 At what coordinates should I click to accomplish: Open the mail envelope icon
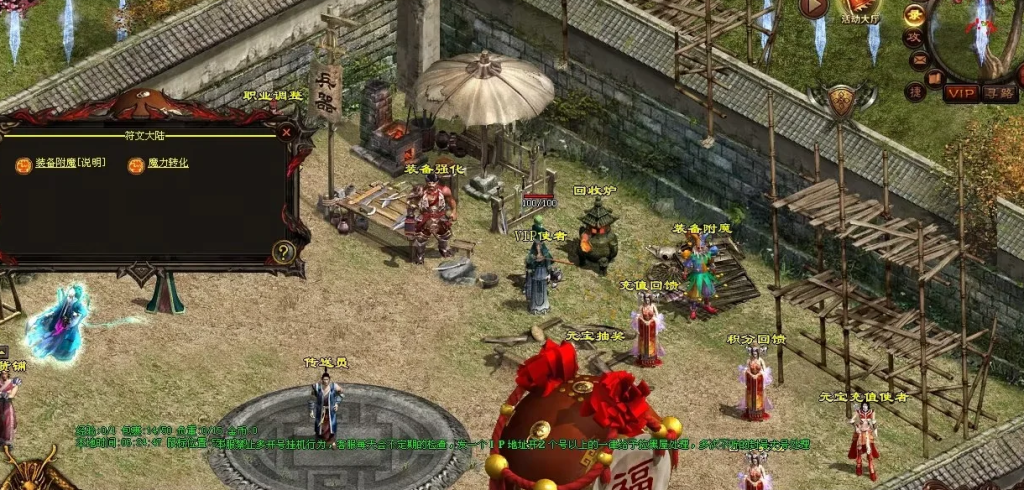(918, 60)
